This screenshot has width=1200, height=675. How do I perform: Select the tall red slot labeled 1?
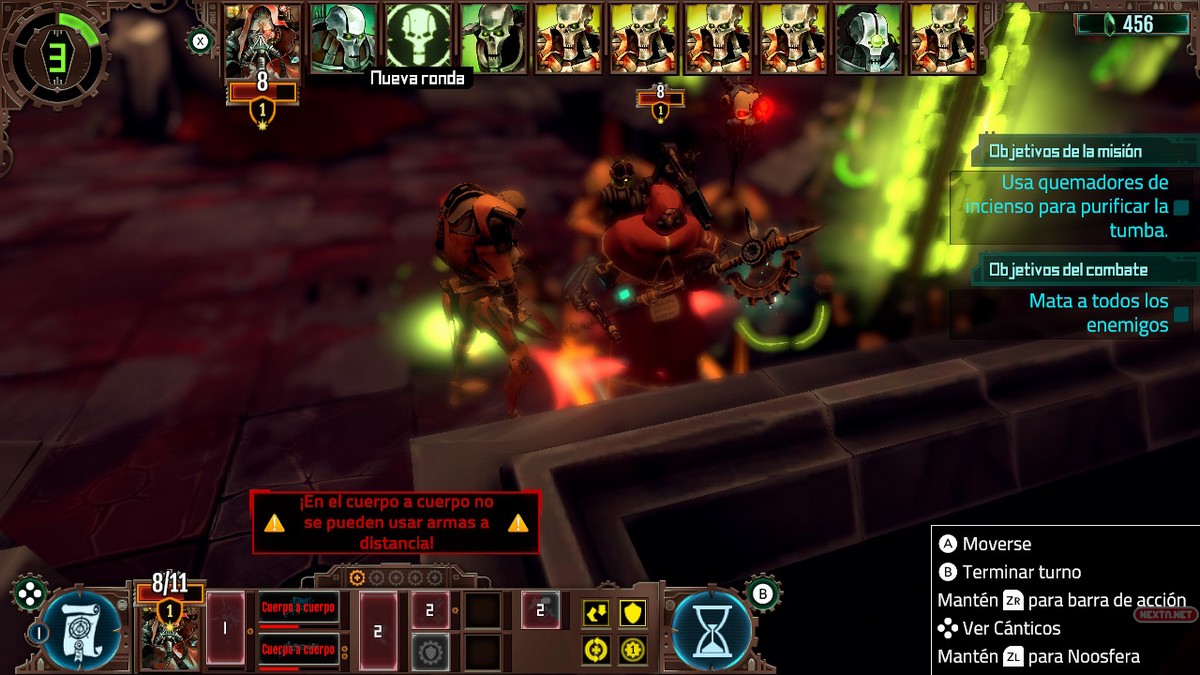tap(225, 630)
